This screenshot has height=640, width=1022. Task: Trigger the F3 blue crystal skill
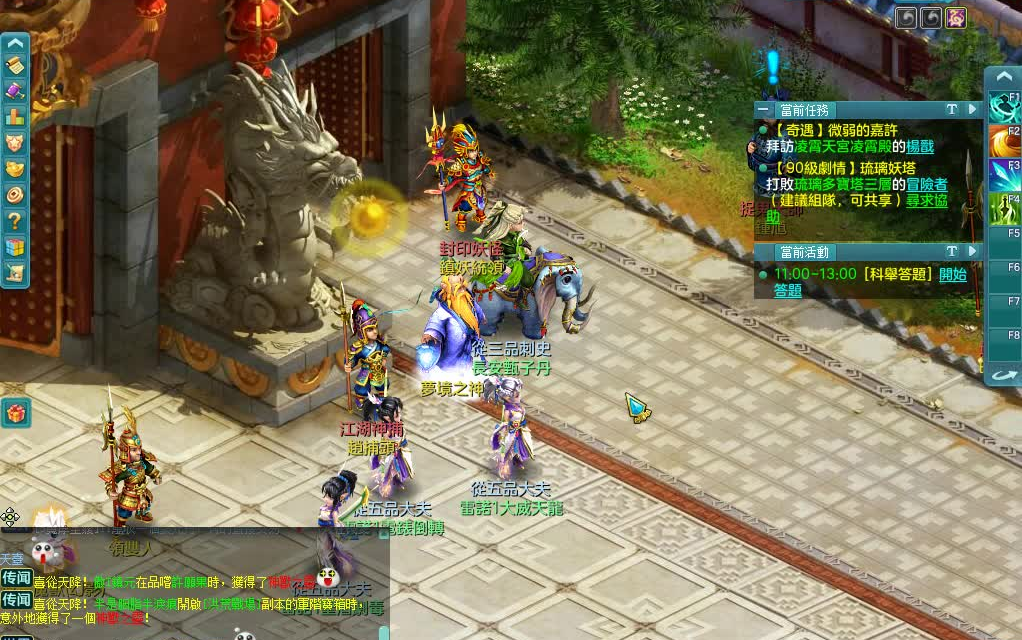pos(1004,175)
